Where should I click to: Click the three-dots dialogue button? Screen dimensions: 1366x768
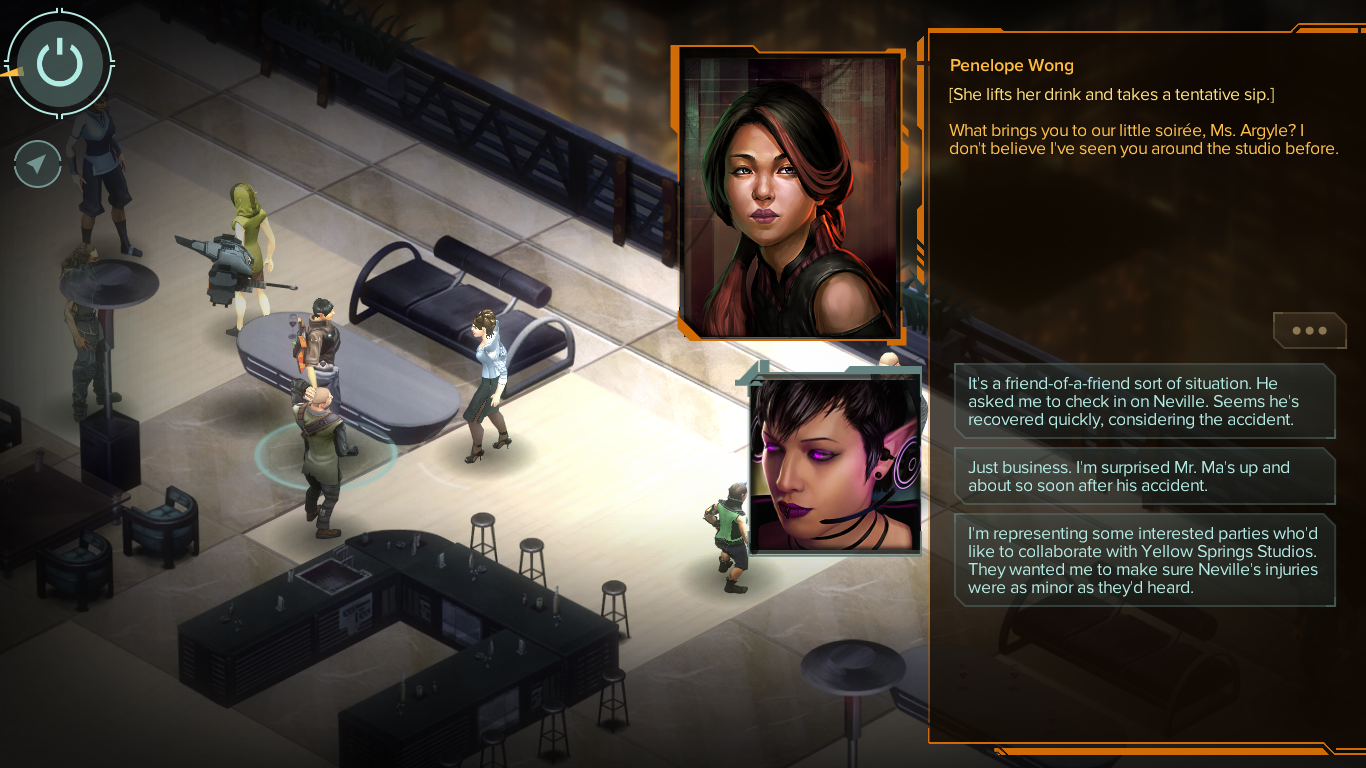tap(1309, 331)
